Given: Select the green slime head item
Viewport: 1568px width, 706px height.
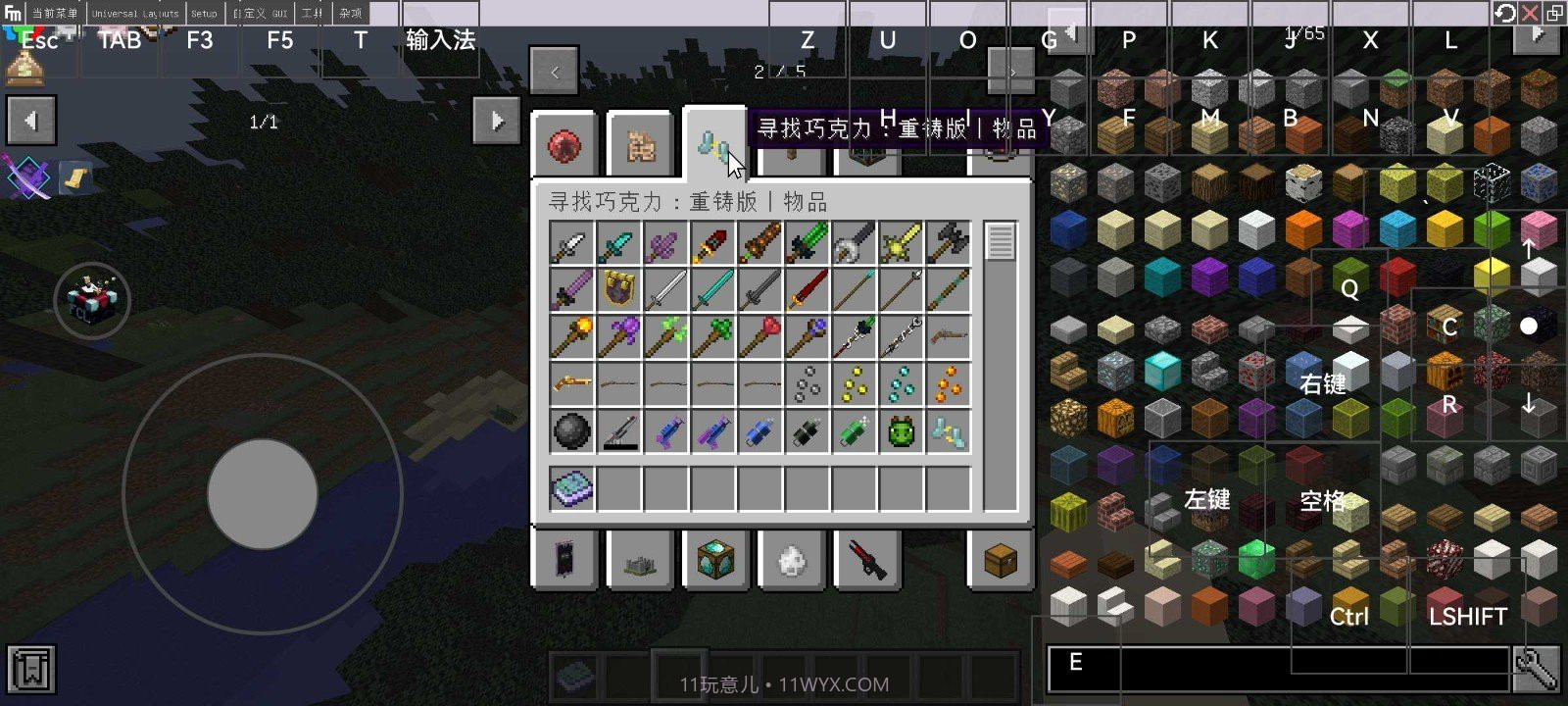Looking at the screenshot, I should pyautogui.click(x=902, y=431).
